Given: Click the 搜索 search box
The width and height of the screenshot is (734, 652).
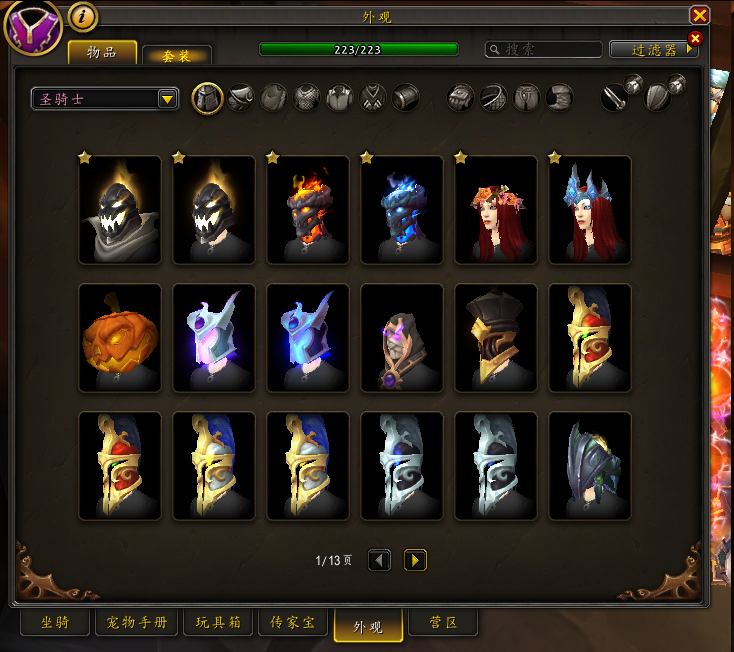Looking at the screenshot, I should click(x=545, y=49).
